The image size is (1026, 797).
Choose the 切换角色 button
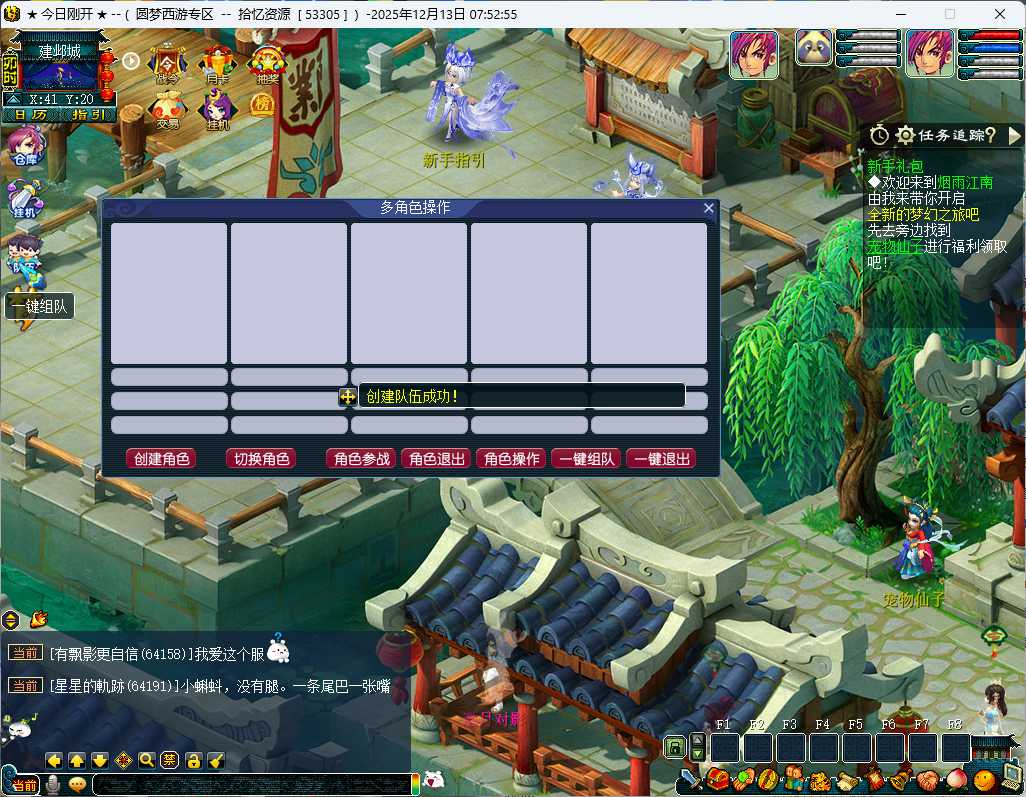click(261, 459)
